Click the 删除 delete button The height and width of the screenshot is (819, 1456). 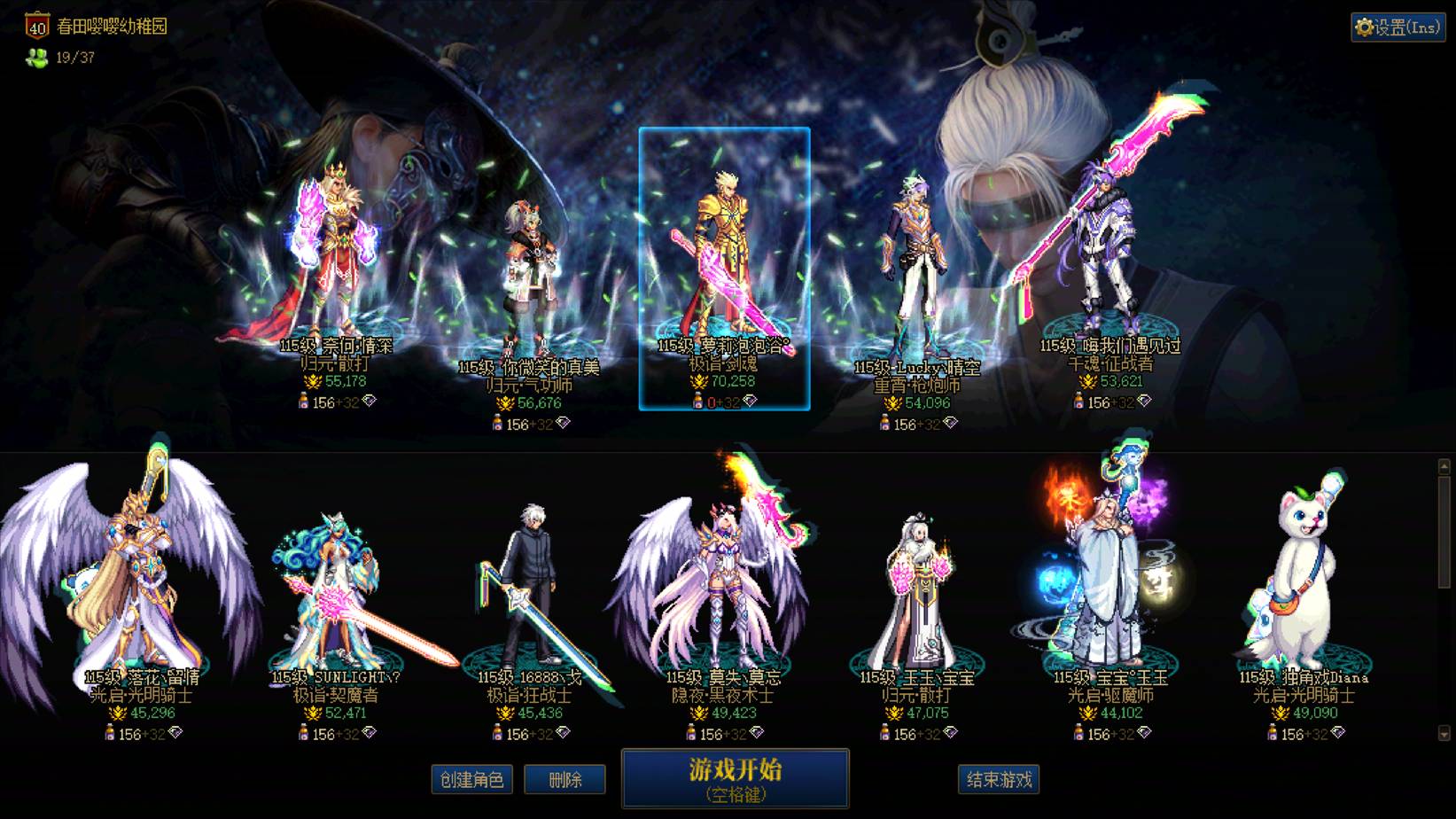(x=564, y=780)
